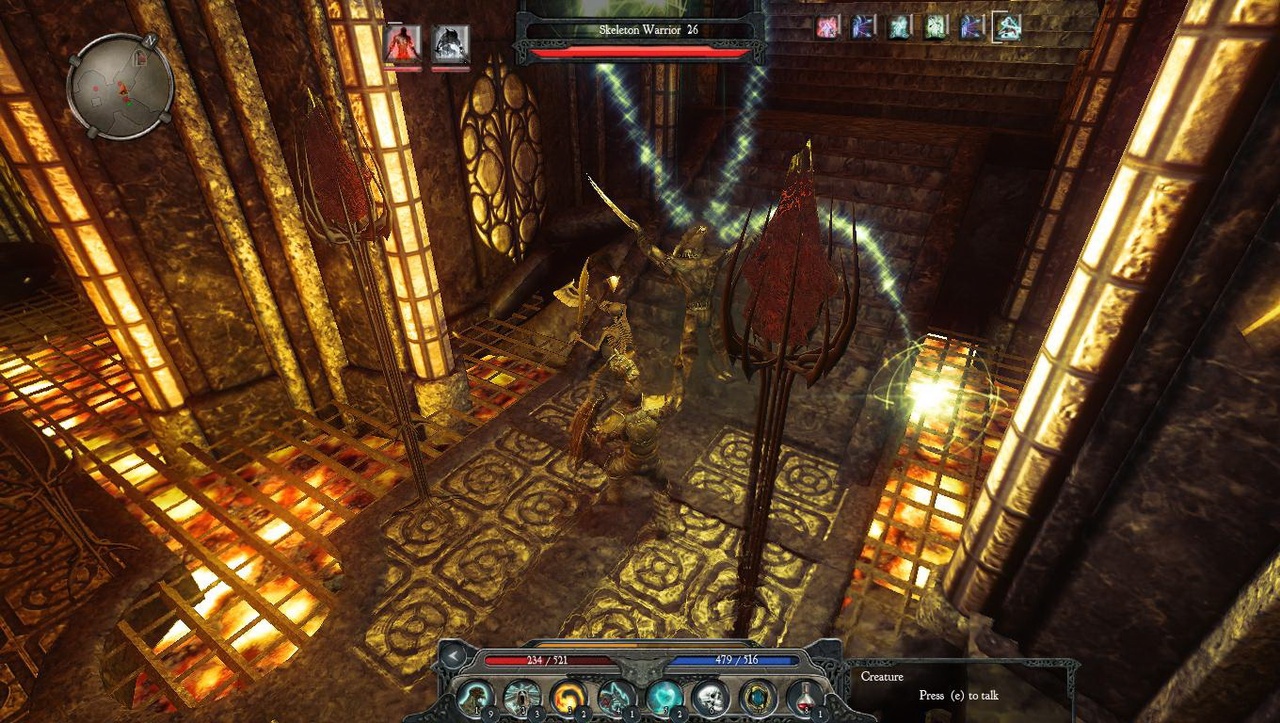Activate the healing spell in hotbar slot 5

[x=569, y=695]
